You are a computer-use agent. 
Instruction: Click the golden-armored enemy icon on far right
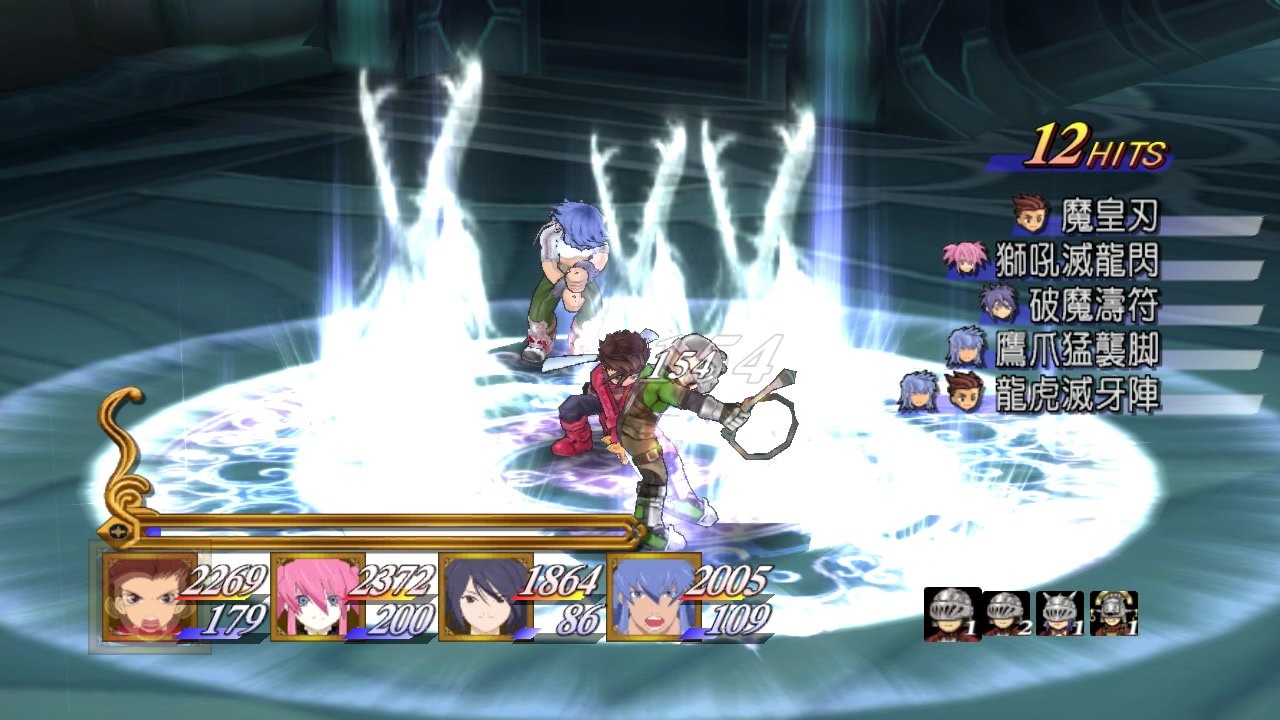(x=1113, y=614)
